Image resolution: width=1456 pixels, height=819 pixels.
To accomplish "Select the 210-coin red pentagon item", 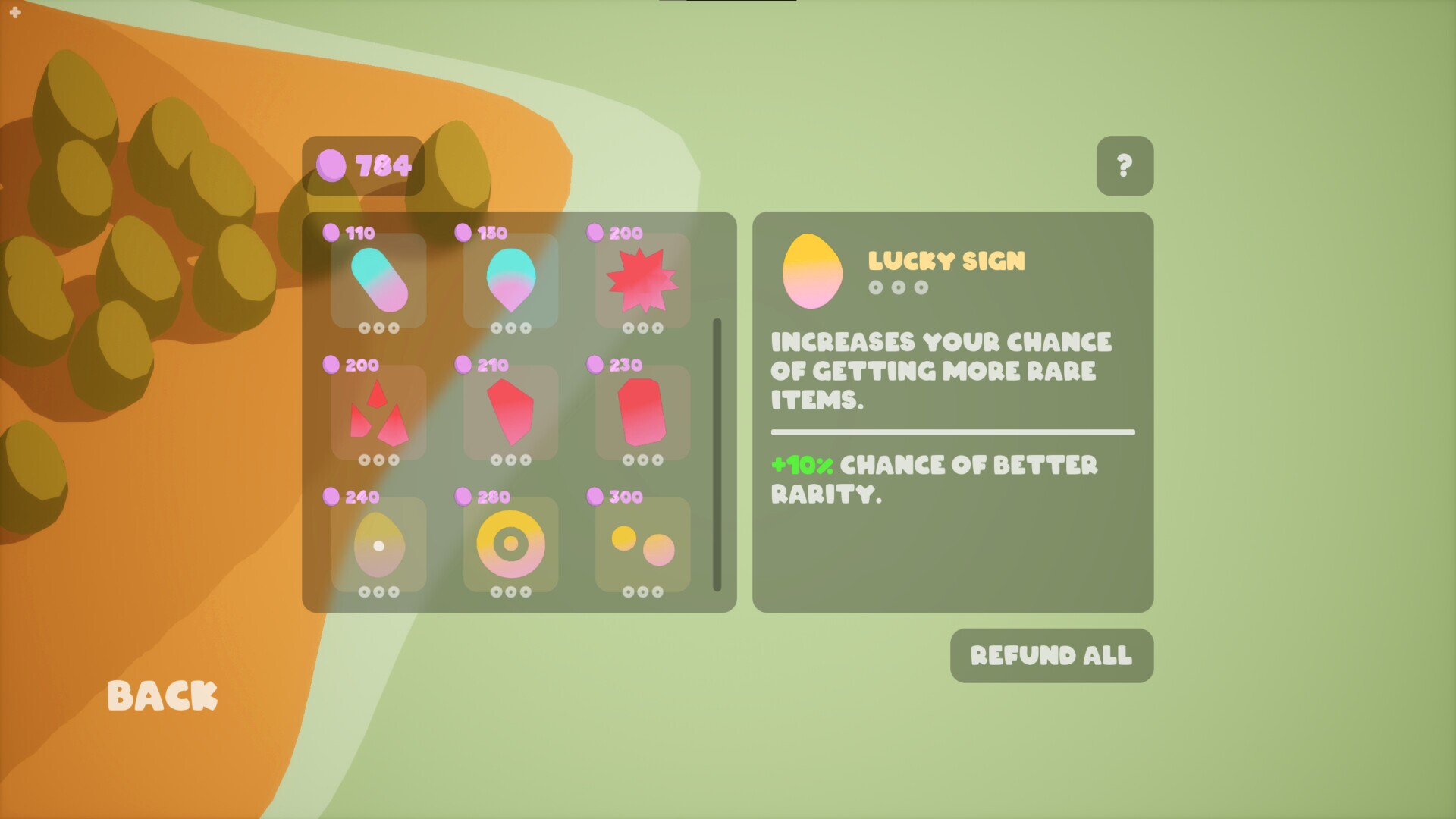I will (510, 413).
